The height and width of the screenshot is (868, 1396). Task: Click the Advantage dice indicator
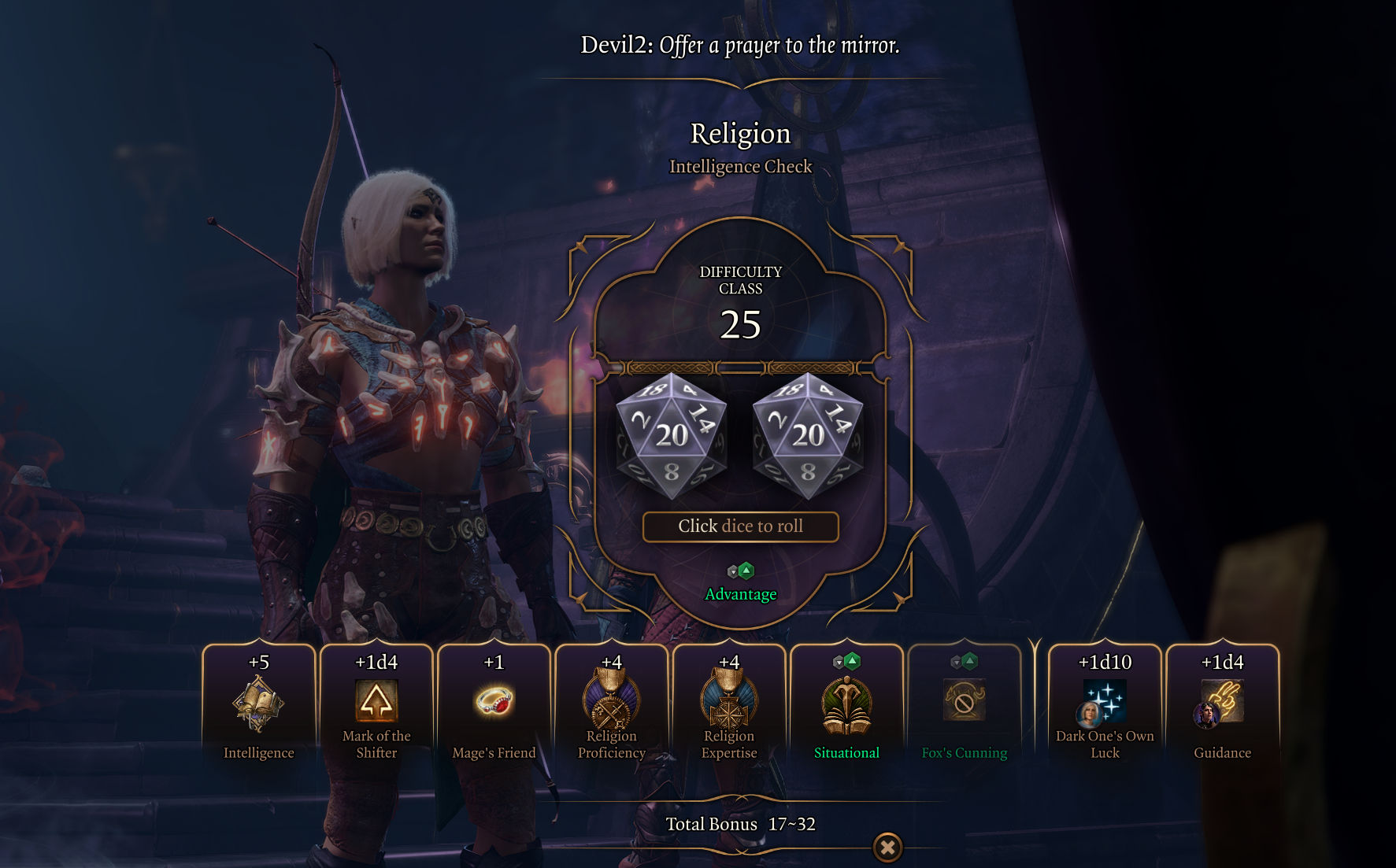[741, 569]
